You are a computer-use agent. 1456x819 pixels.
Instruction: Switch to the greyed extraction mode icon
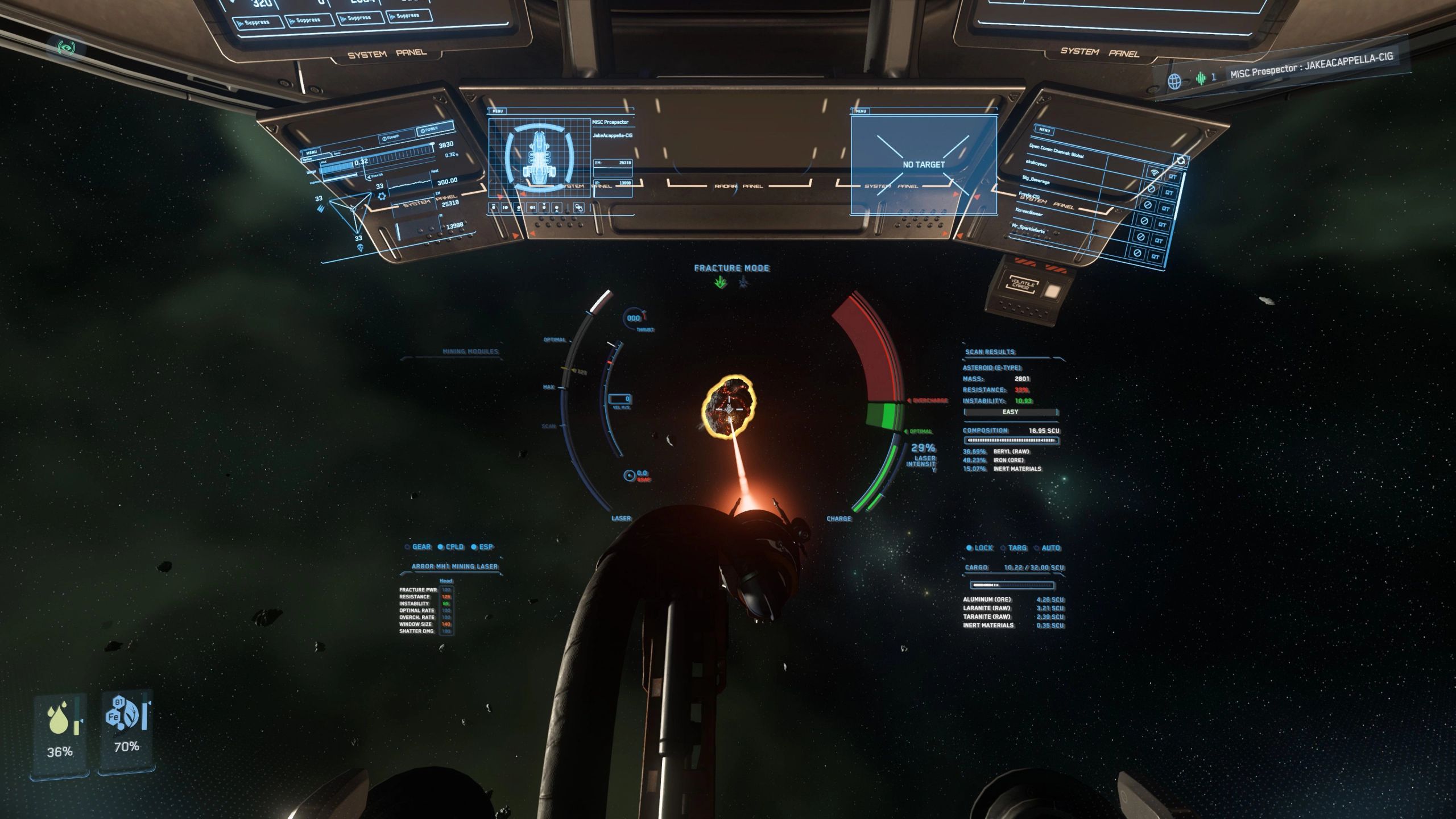pyautogui.click(x=742, y=282)
